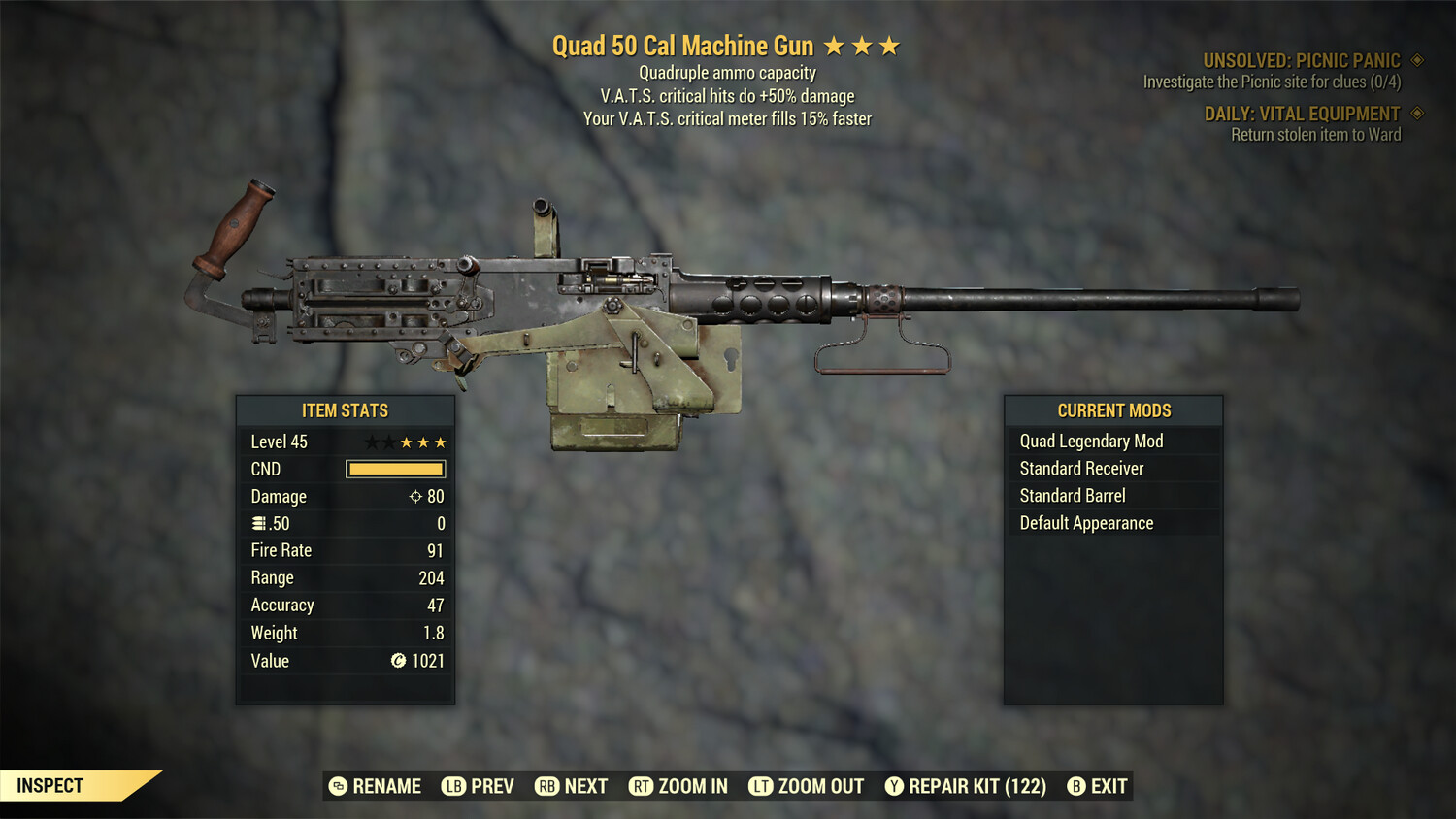Select the INSPECT tab
Image resolution: width=1456 pixels, height=819 pixels.
coord(50,785)
